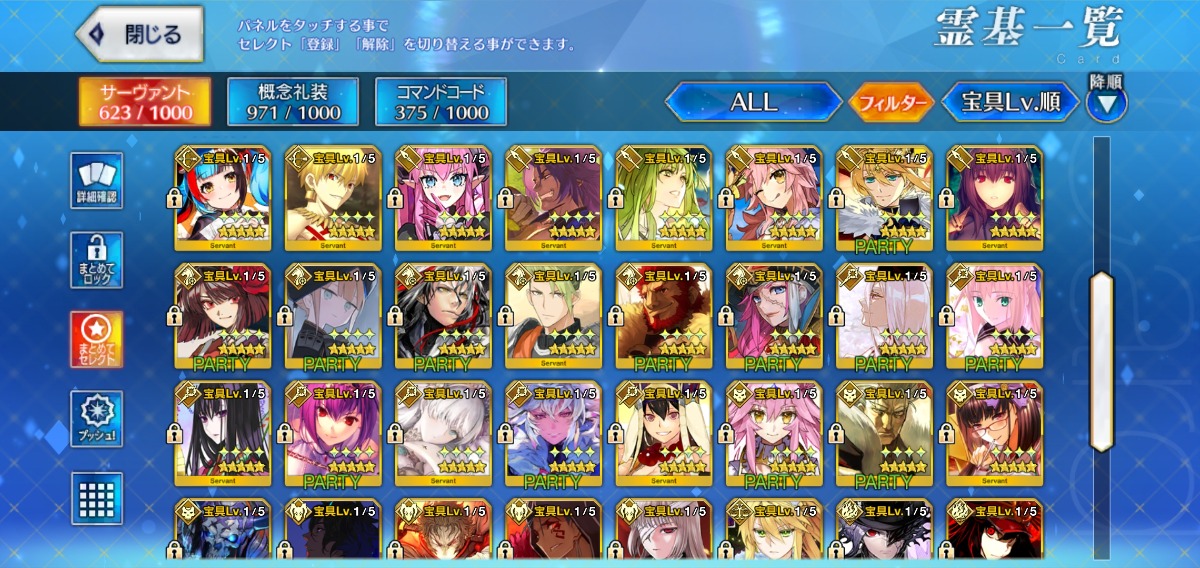The width and height of the screenshot is (1200, 568).
Task: Change the 宝具Lv.順 sort order
Action: pyautogui.click(x=1011, y=102)
